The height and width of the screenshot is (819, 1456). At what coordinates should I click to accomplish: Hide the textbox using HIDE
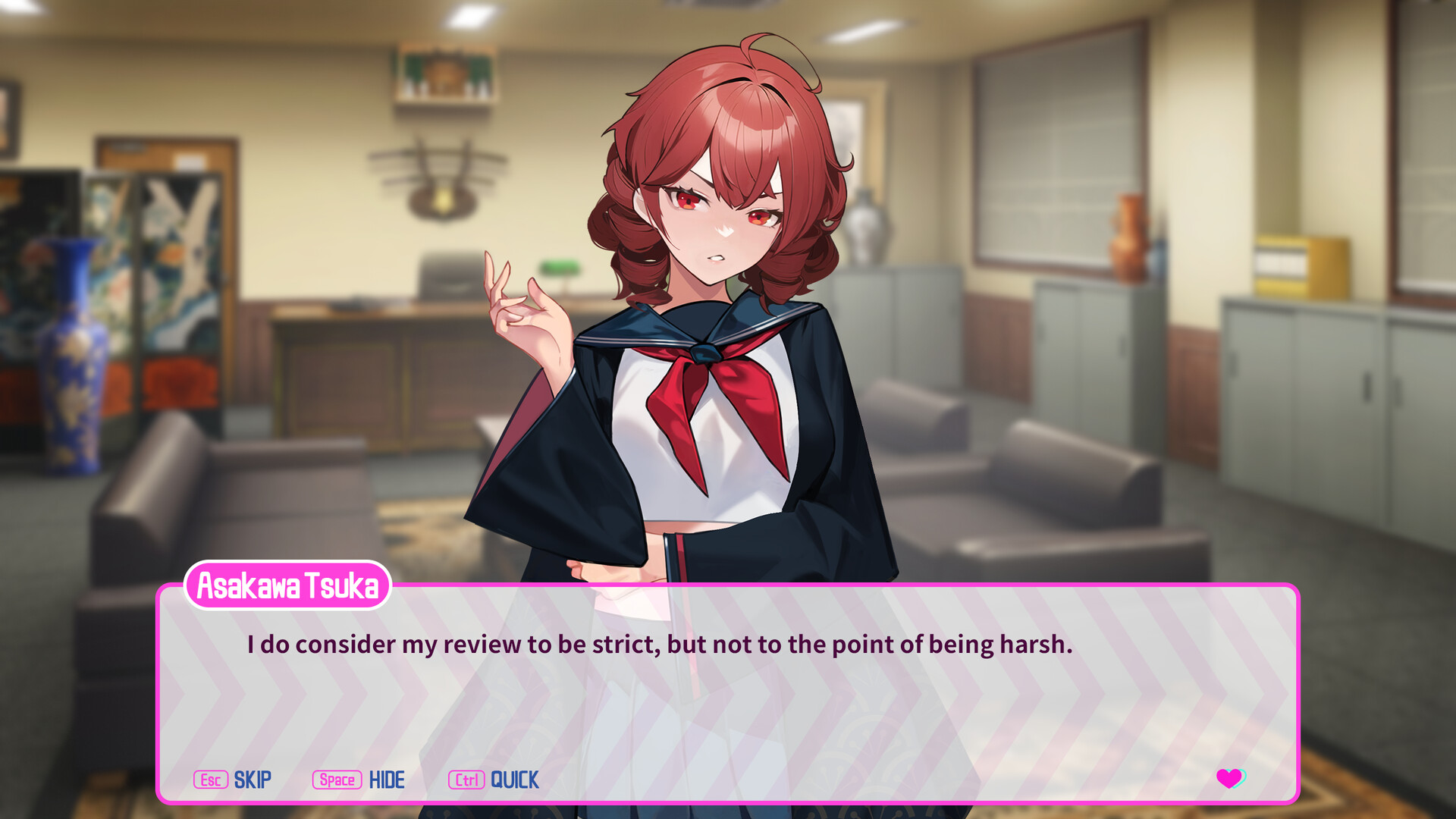coord(387,780)
